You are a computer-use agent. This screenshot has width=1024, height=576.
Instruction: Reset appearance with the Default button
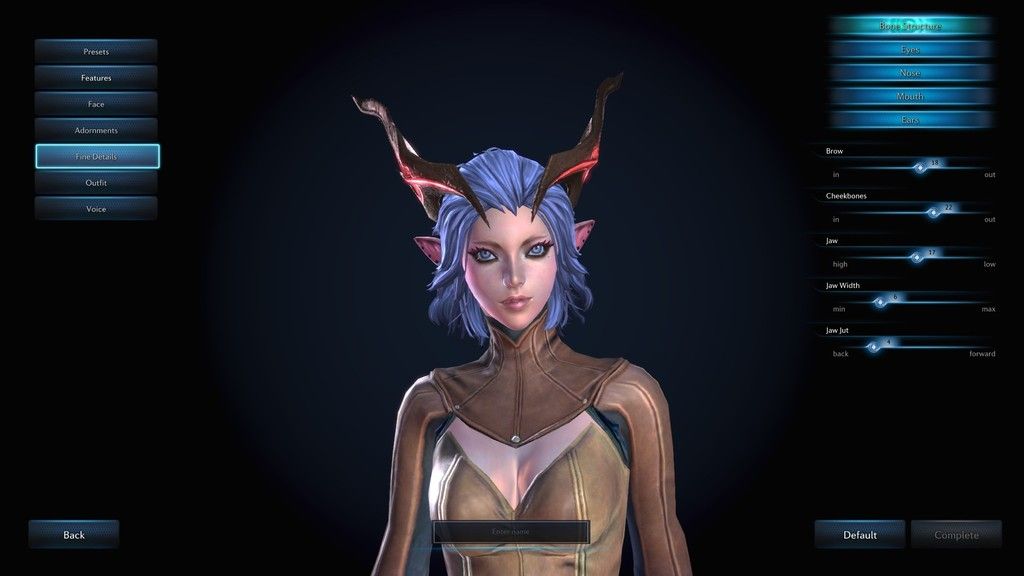860,535
